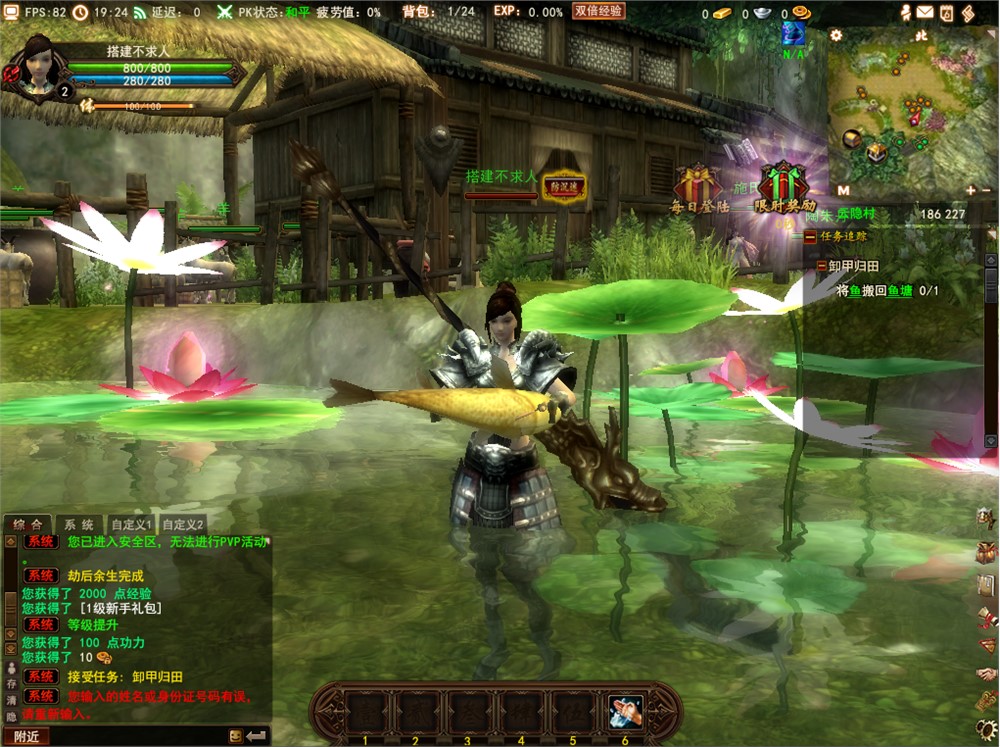Open the 每日登陆 daily login gift
The image size is (1000, 747).
click(697, 186)
